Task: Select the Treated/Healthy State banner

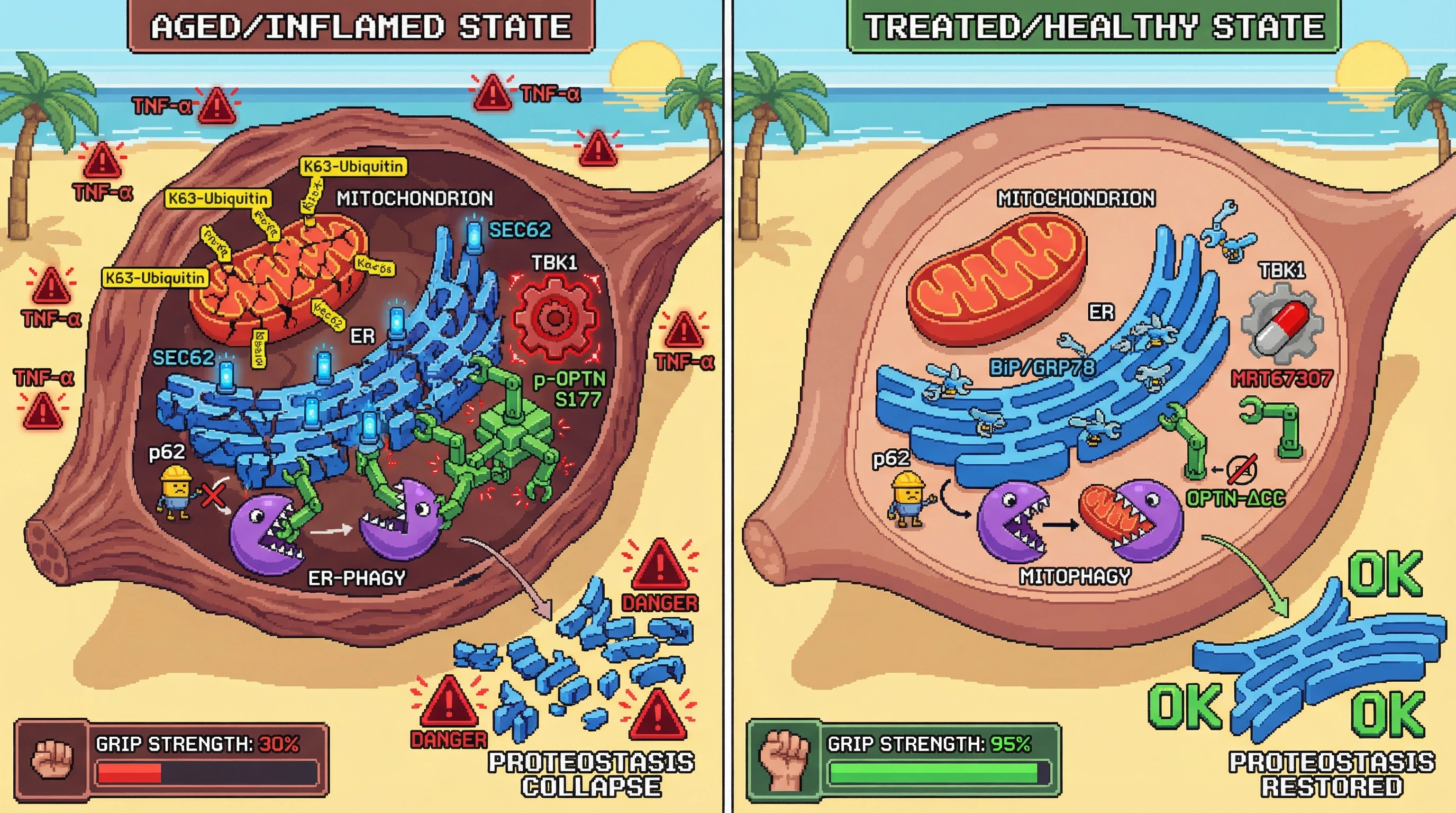Action: [1093, 26]
